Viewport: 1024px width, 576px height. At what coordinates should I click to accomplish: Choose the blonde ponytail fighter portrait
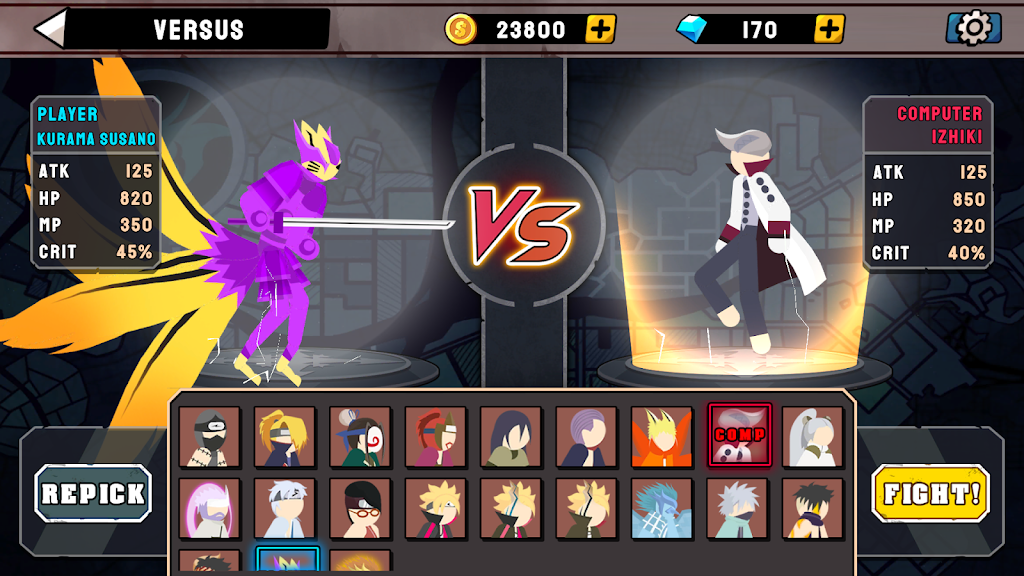pos(285,437)
